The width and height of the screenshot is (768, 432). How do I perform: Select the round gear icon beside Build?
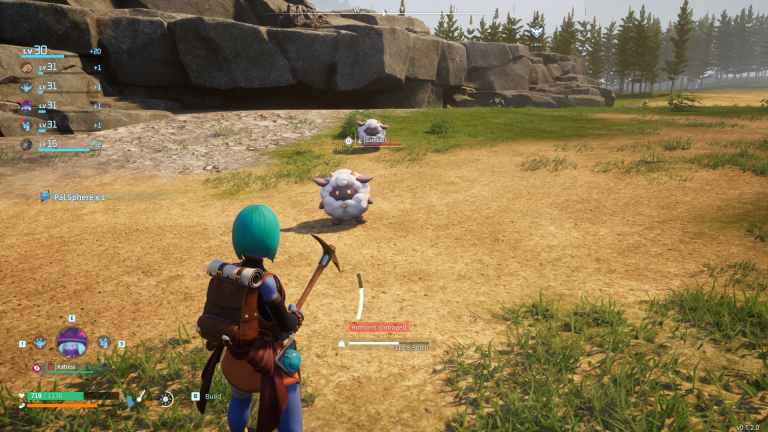pos(166,398)
